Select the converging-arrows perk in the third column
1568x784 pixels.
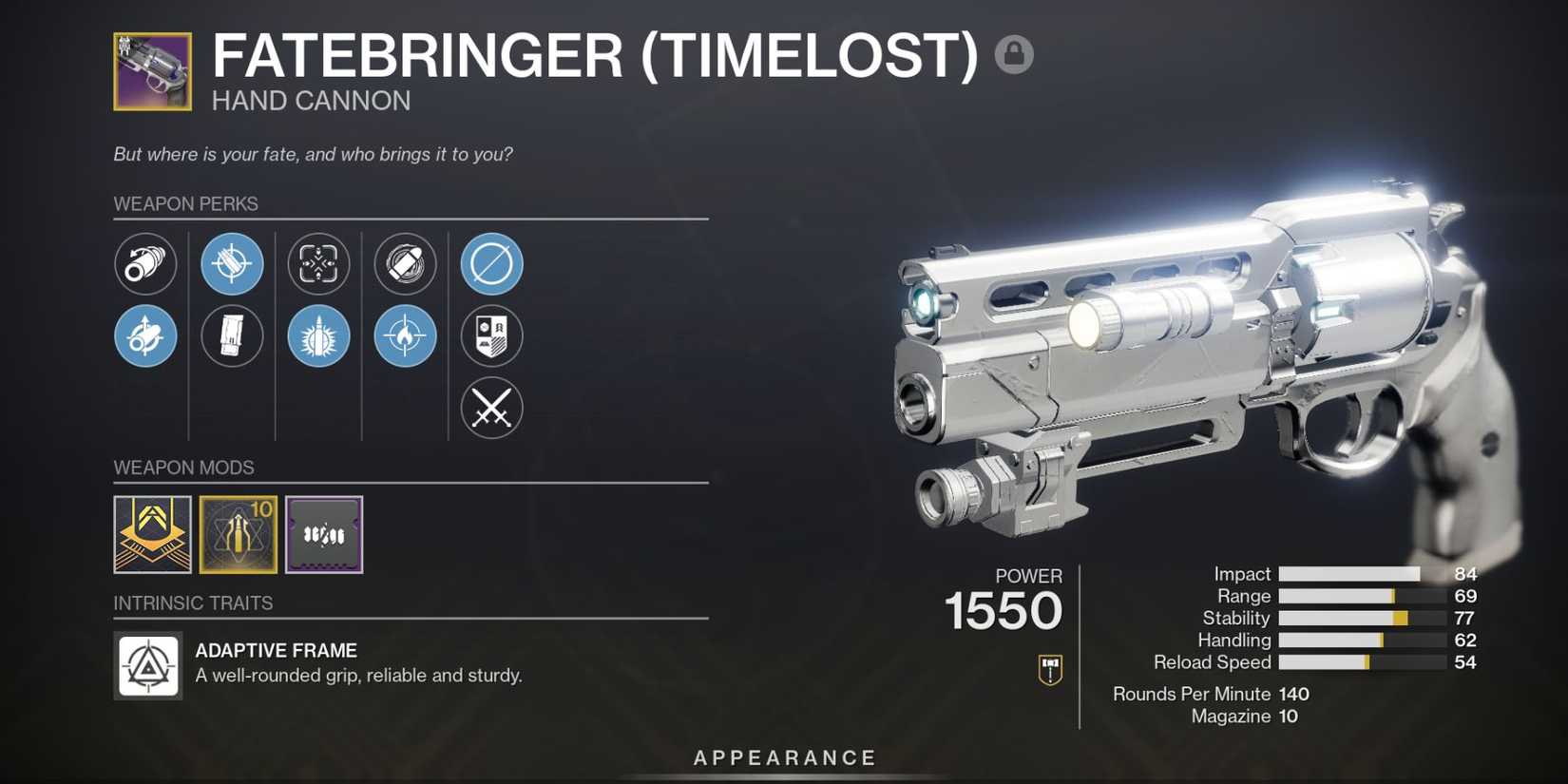[x=318, y=264]
